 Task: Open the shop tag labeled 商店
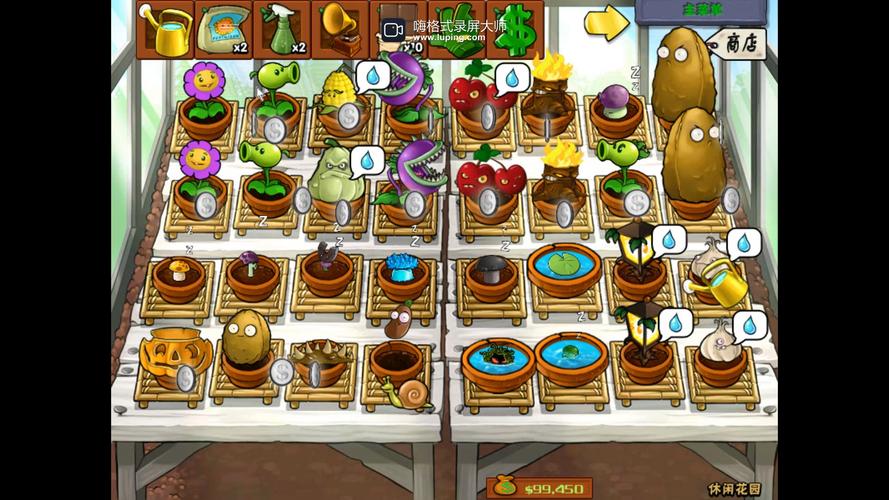[741, 43]
